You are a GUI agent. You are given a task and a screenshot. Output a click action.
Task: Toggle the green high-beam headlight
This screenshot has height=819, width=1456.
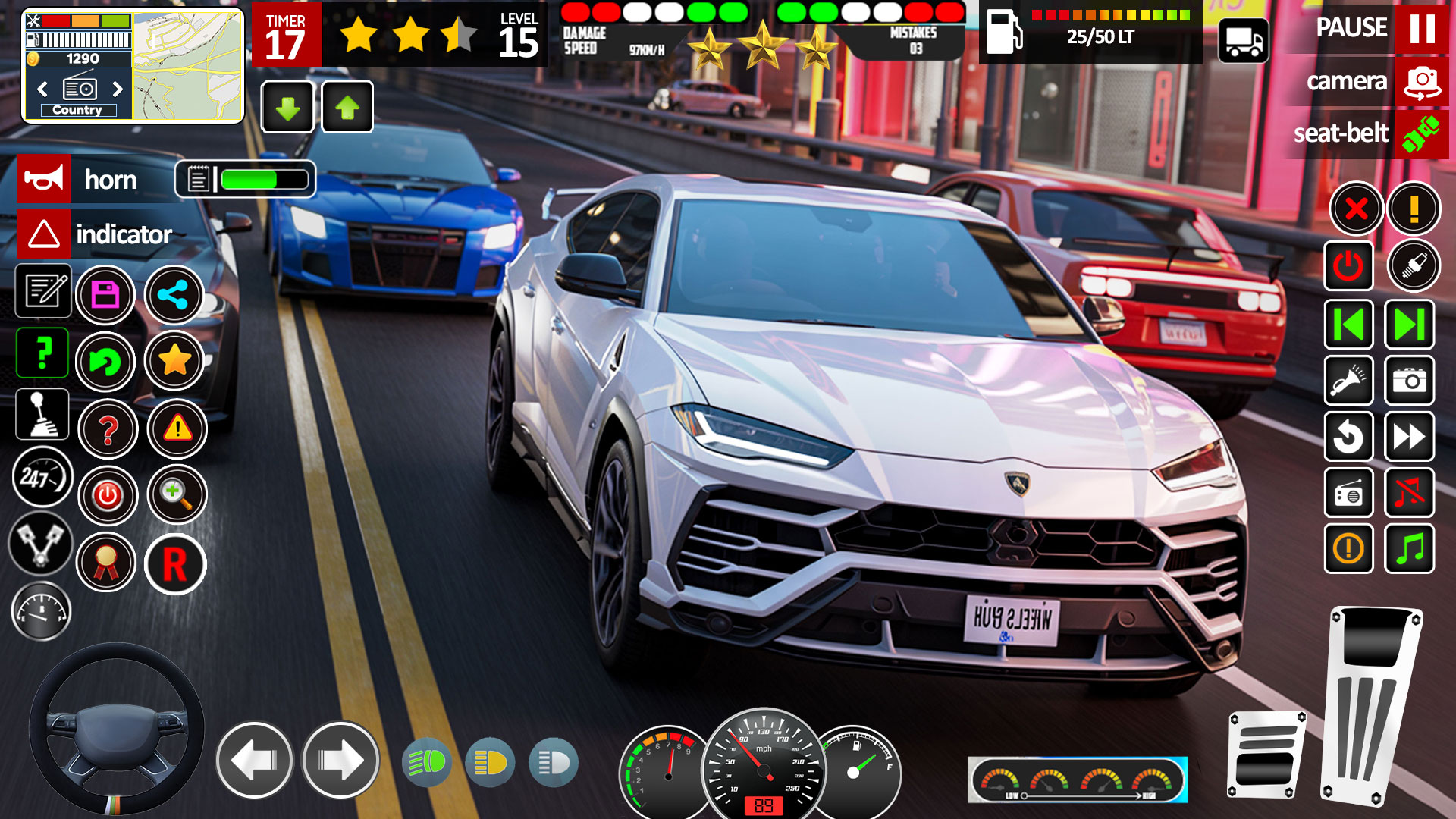coord(427,762)
